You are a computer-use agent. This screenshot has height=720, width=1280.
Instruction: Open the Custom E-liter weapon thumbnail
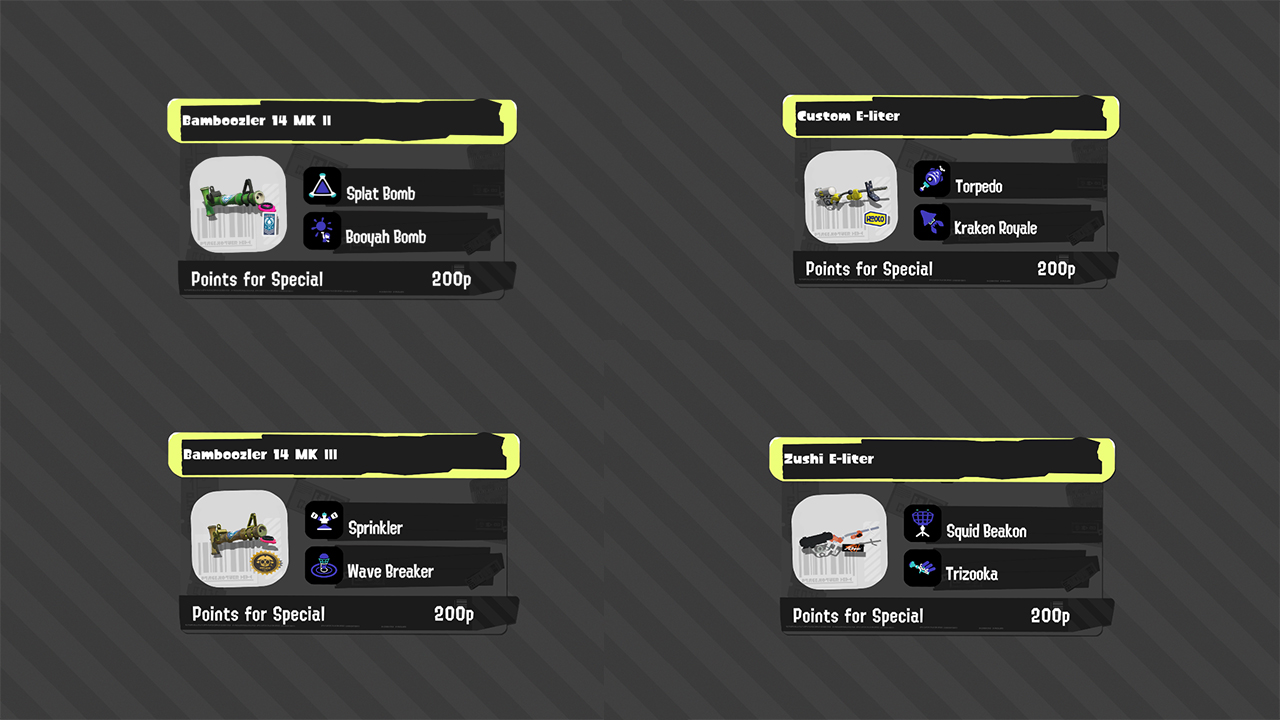coord(850,196)
